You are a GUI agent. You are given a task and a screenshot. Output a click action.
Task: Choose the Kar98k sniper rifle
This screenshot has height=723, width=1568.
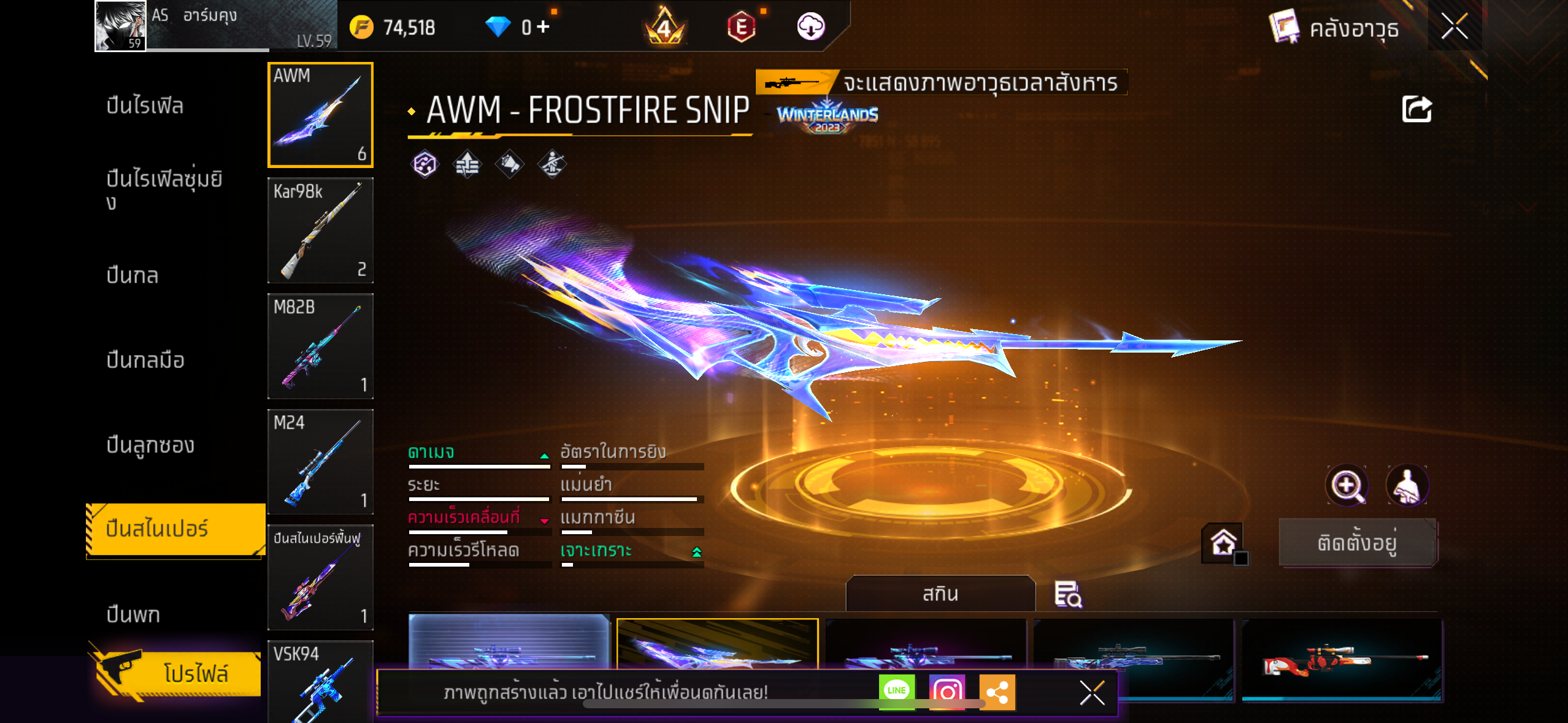[320, 231]
